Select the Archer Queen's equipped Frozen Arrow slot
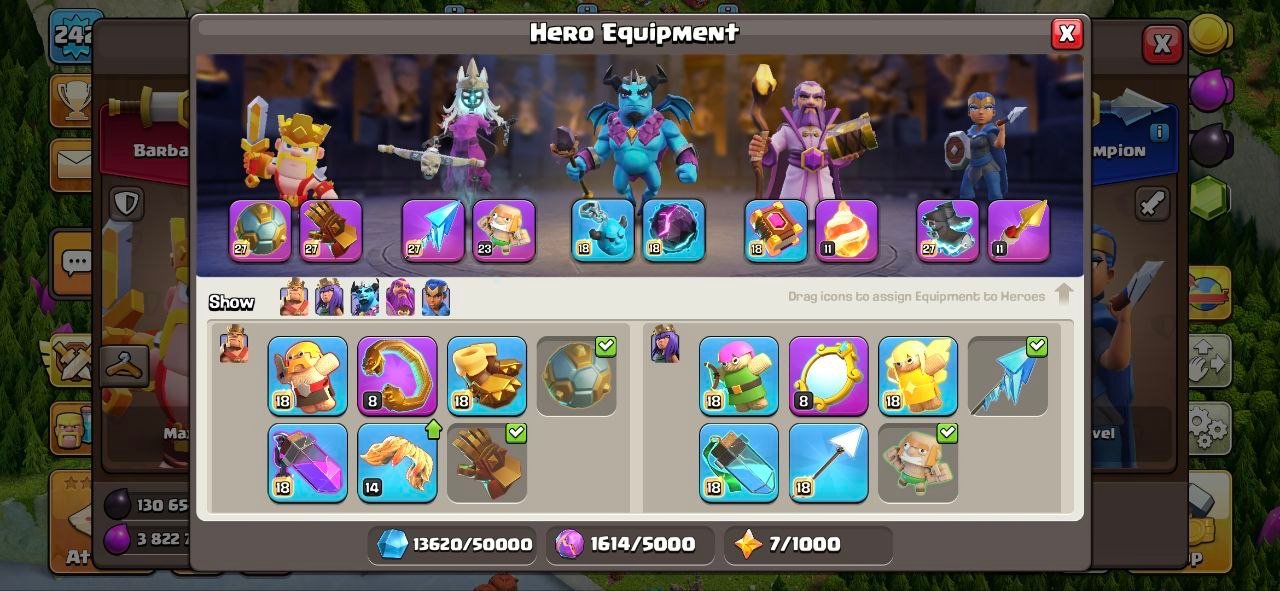1280x591 pixels. pyautogui.click(x=433, y=231)
